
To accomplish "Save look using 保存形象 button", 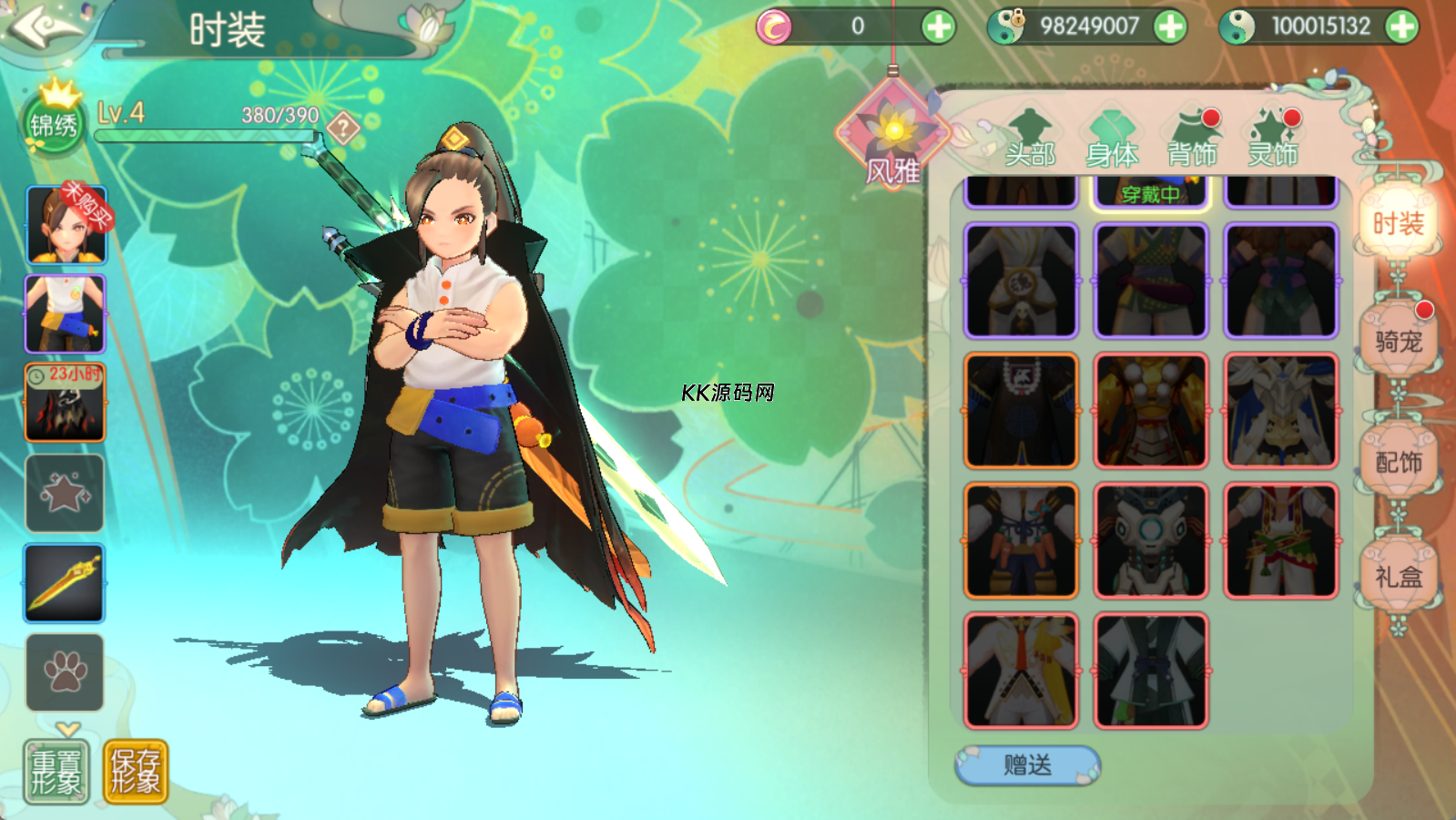I will pyautogui.click(x=136, y=772).
